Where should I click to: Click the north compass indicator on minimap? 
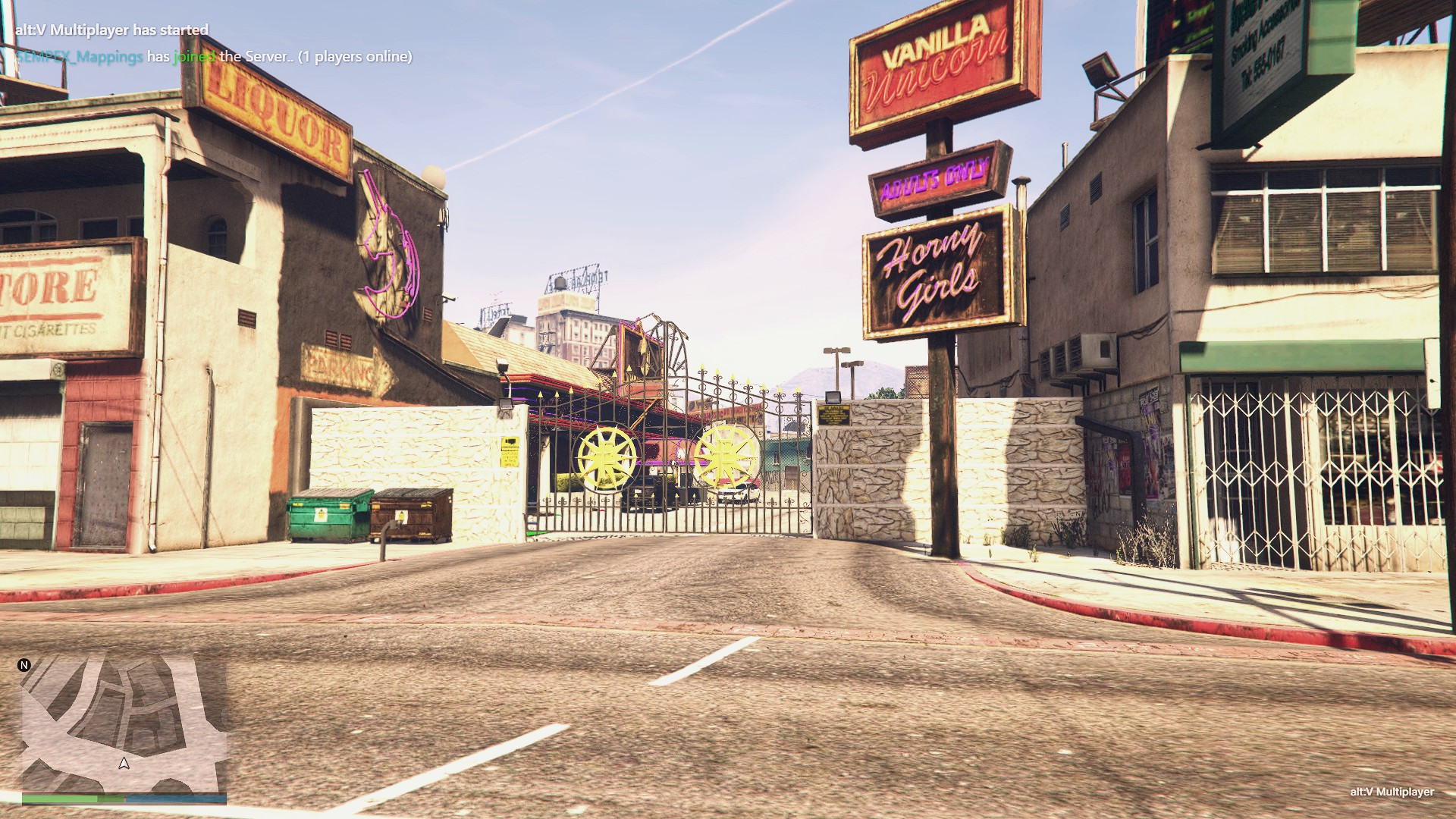[24, 665]
